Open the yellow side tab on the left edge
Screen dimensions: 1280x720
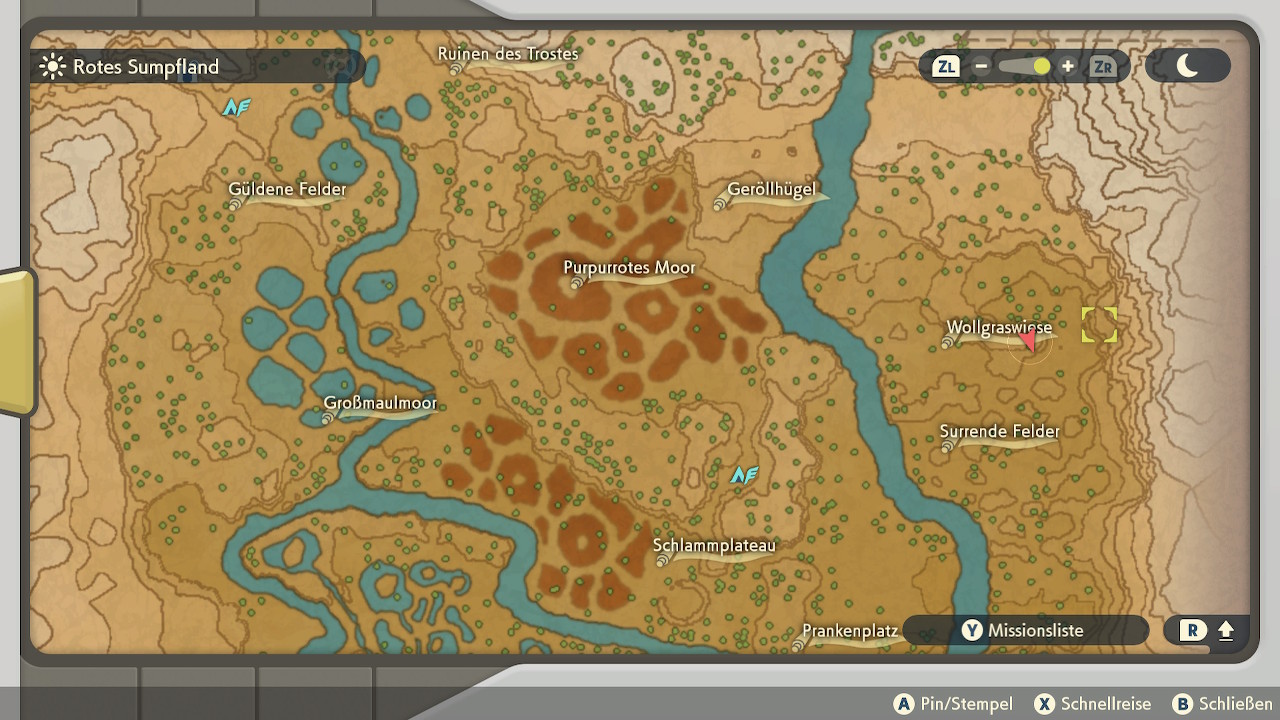(17, 342)
